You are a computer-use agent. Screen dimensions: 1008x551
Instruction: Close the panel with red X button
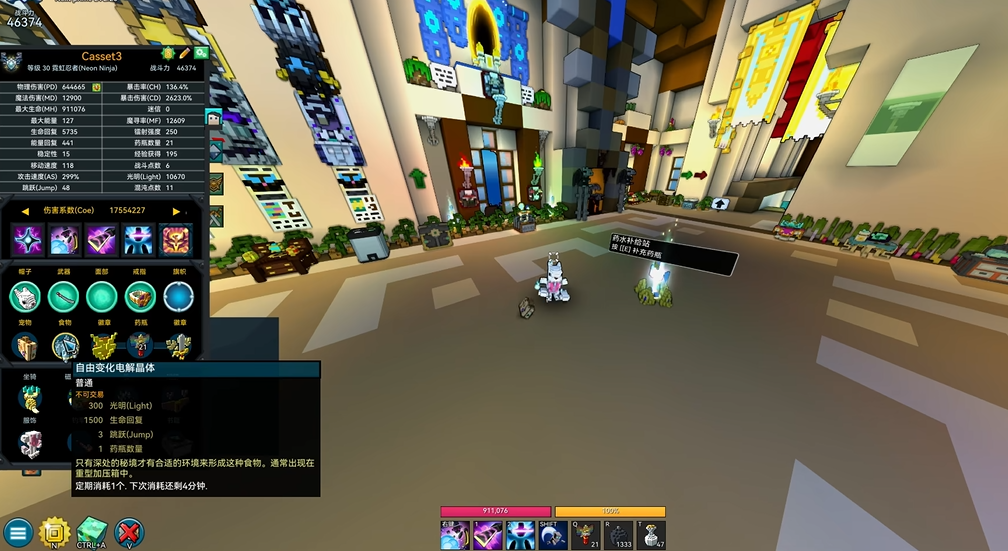(129, 532)
